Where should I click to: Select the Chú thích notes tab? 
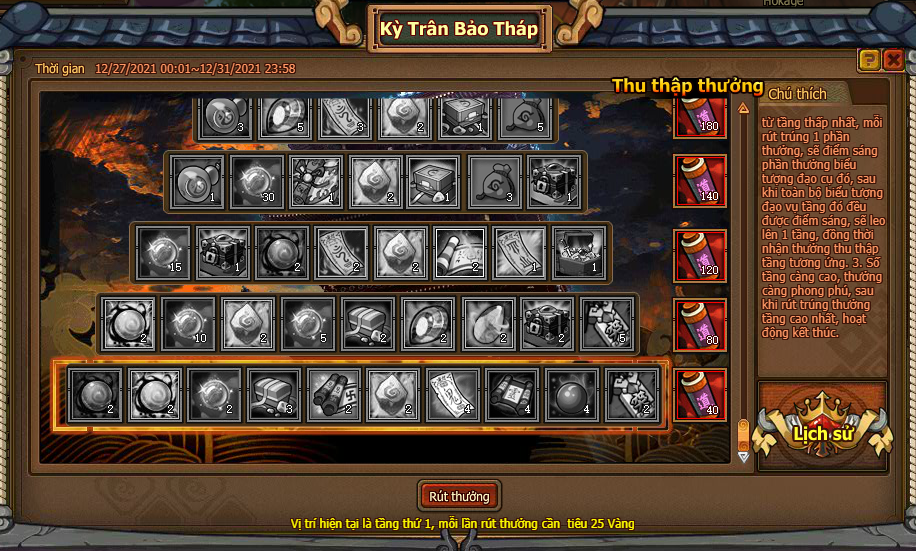(x=798, y=94)
